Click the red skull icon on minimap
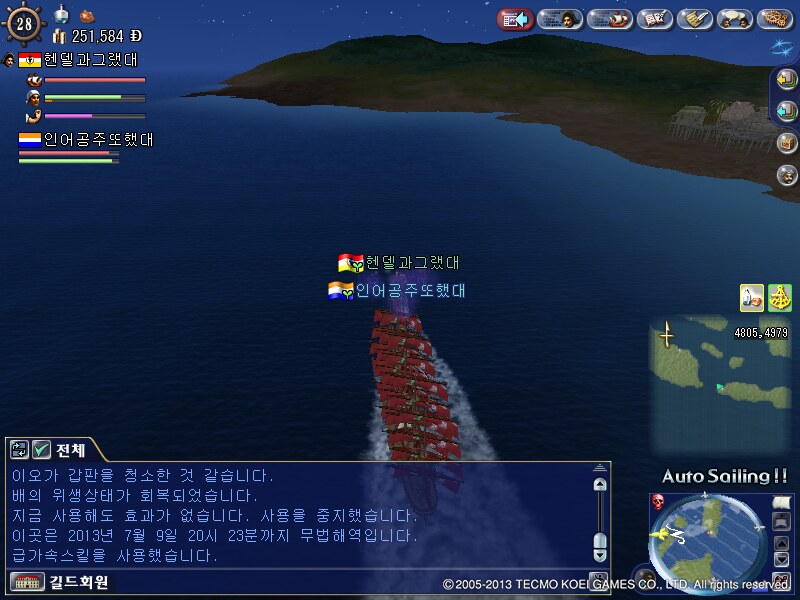Viewport: 800px width, 600px height. pyautogui.click(x=658, y=501)
